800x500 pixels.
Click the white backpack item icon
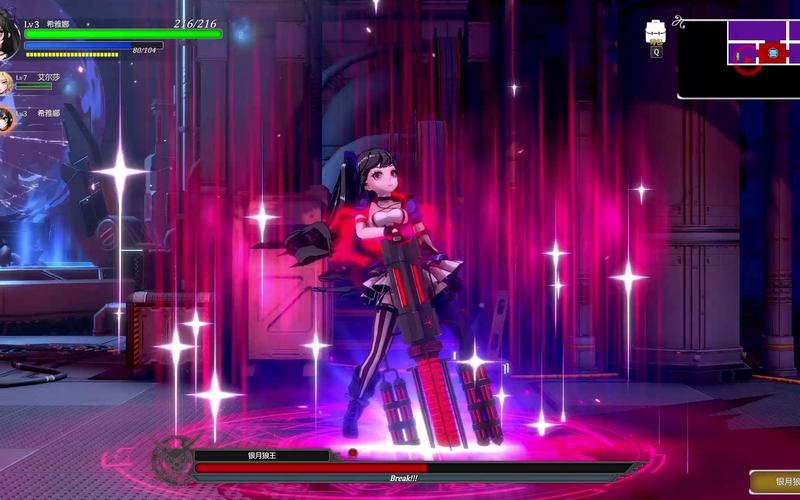click(x=656, y=32)
